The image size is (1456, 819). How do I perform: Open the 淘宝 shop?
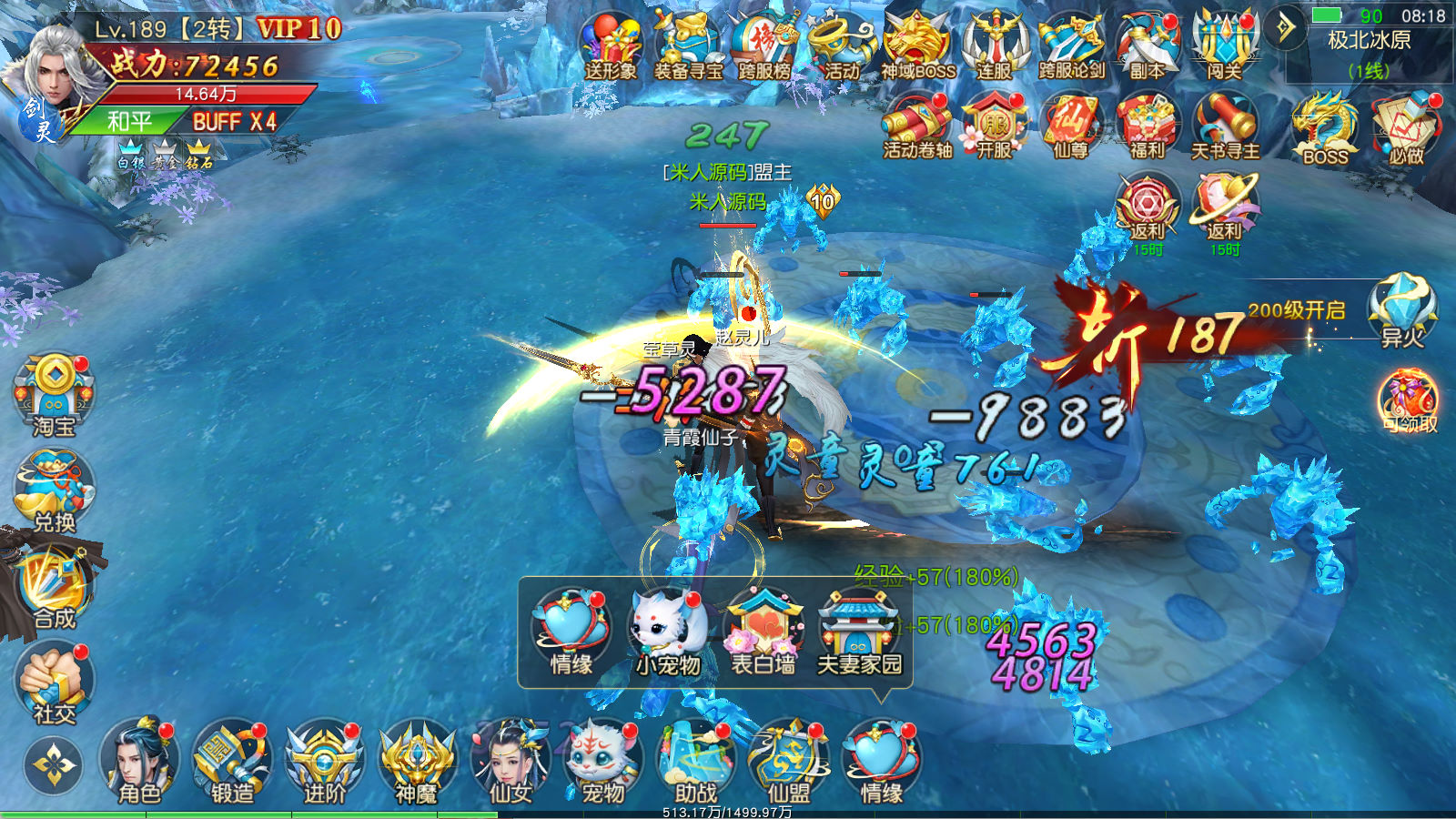tap(54, 394)
